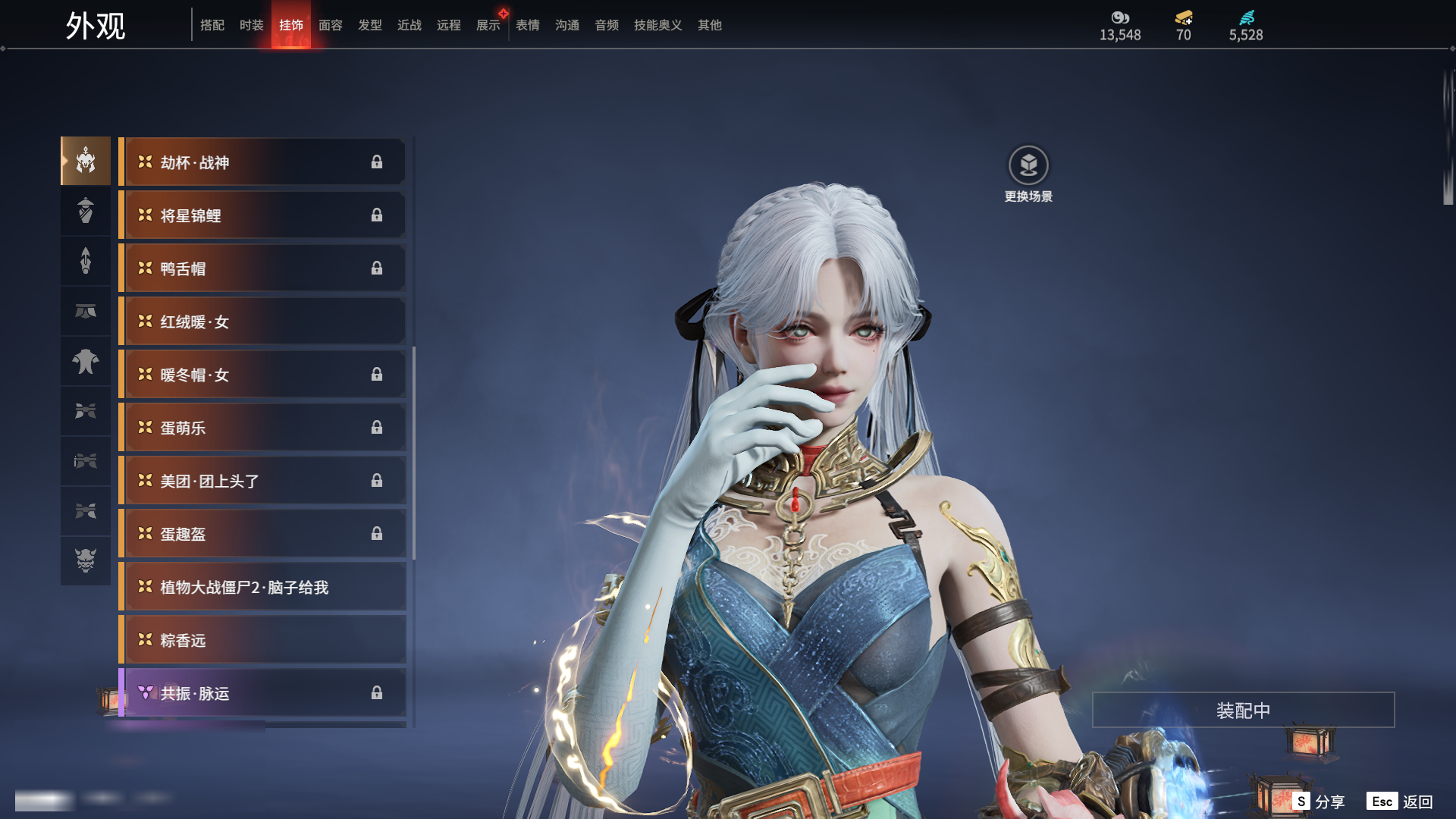Select the 面容 tab
Viewport: 1456px width, 819px height.
tap(330, 25)
